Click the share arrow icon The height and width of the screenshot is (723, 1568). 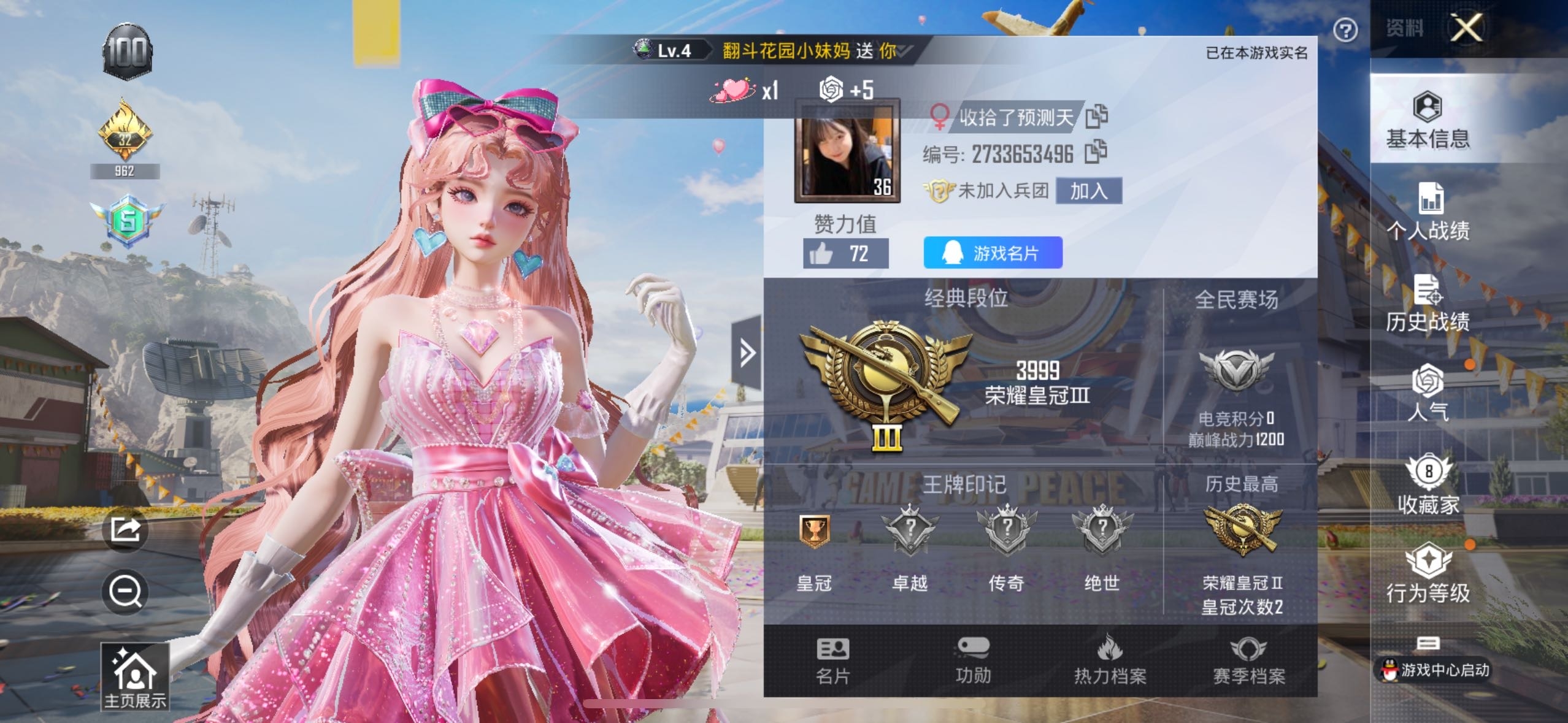126,529
